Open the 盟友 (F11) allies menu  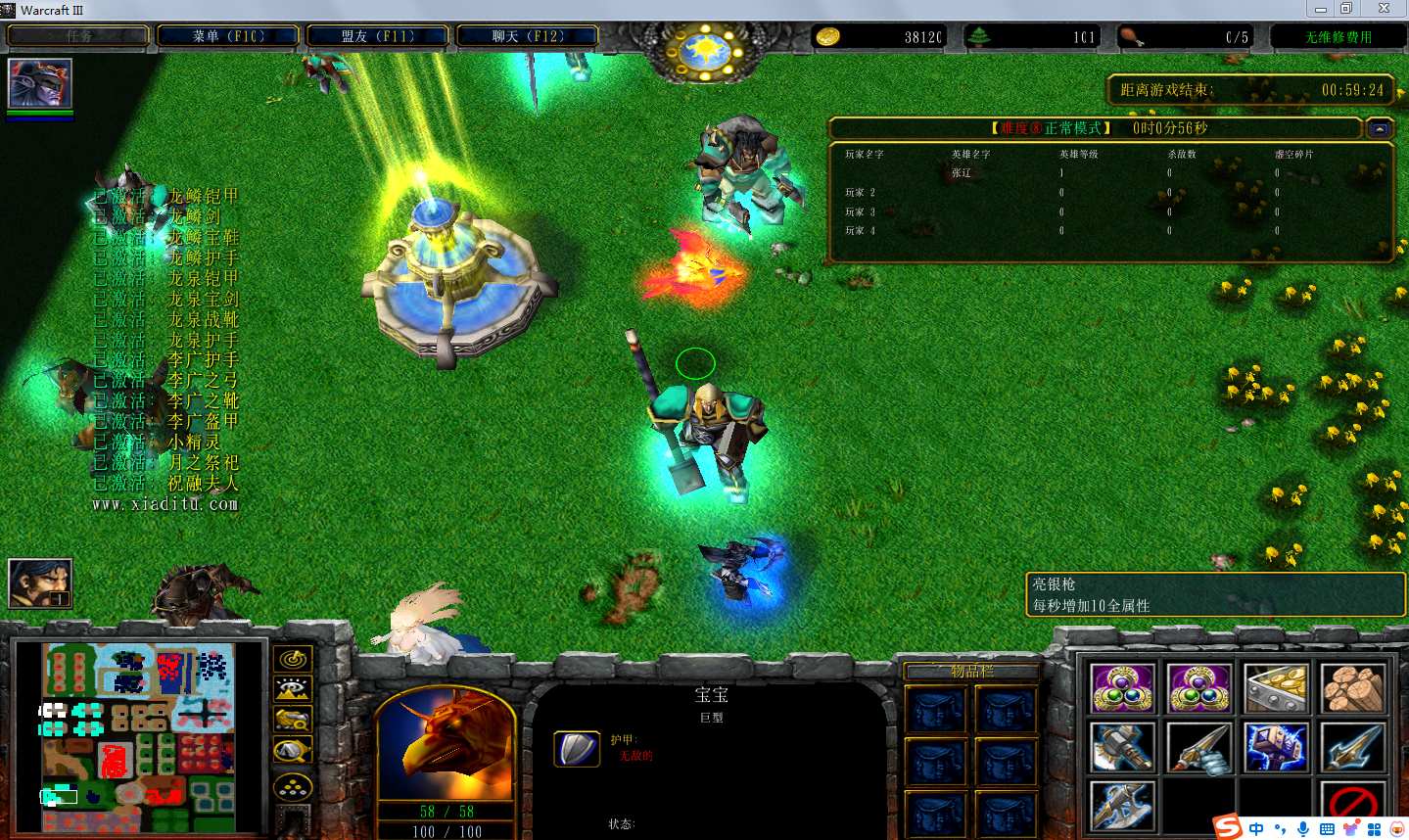(378, 36)
